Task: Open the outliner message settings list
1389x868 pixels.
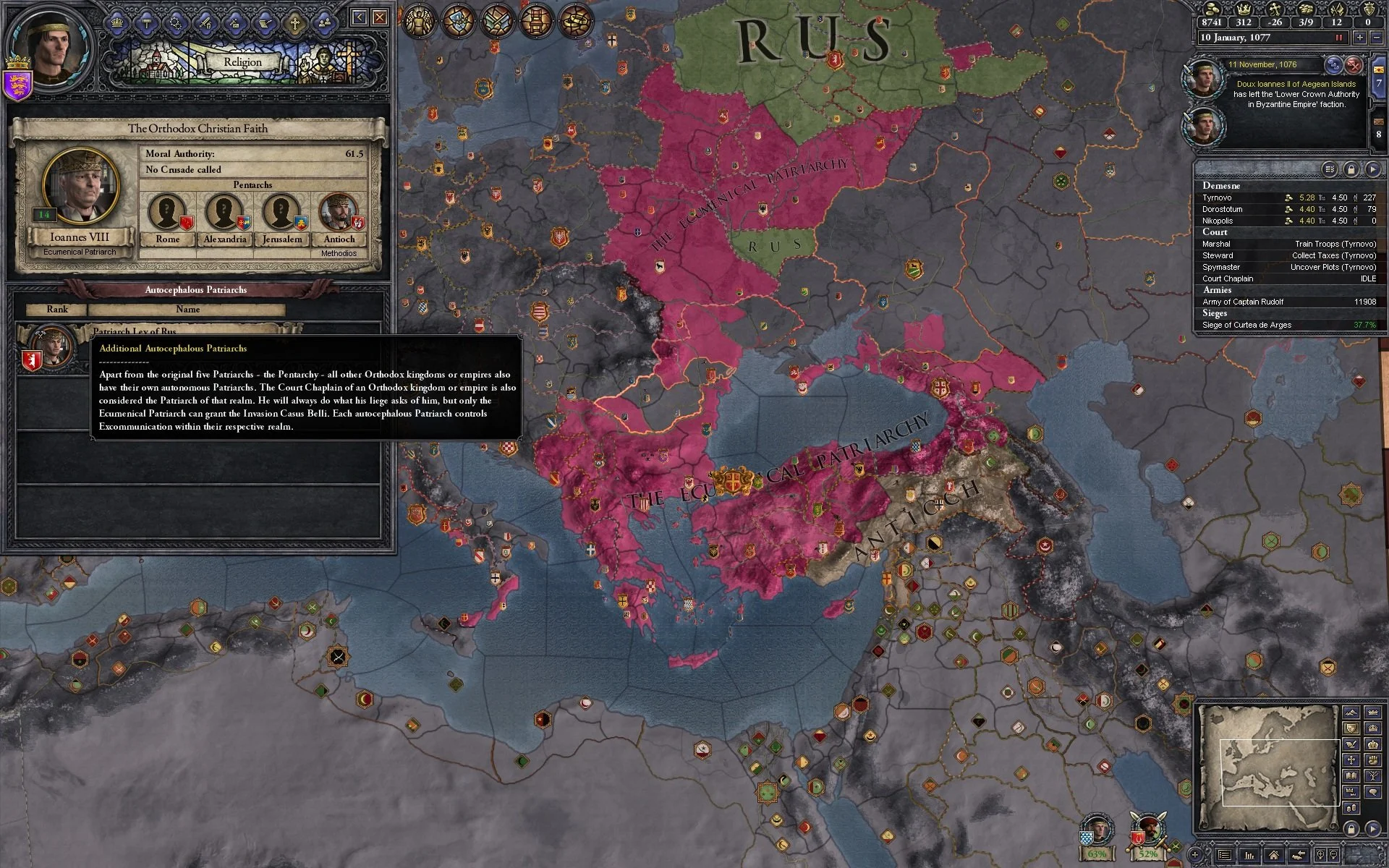Action: tap(1330, 169)
